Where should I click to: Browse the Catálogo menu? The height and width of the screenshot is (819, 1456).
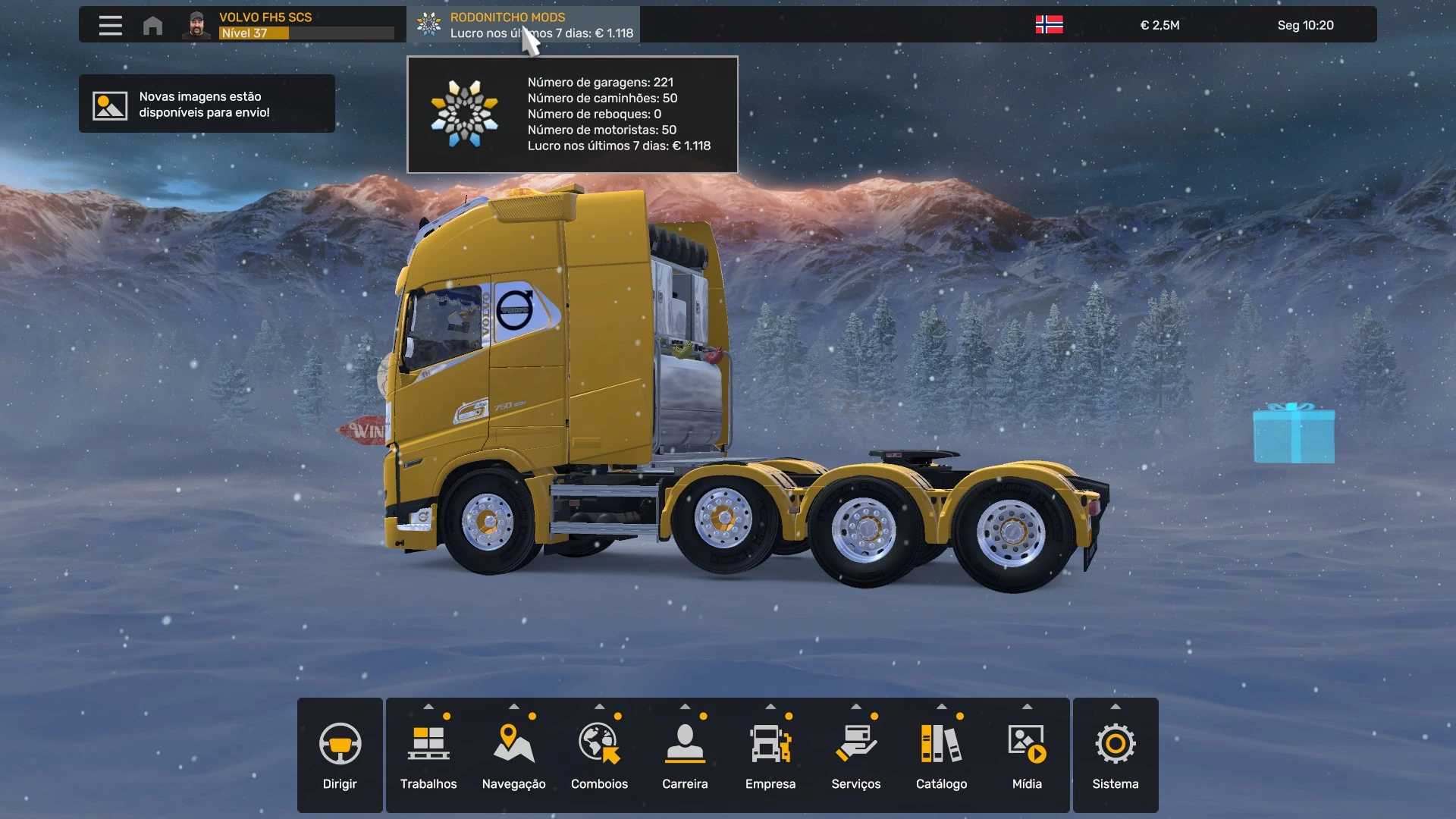(941, 755)
